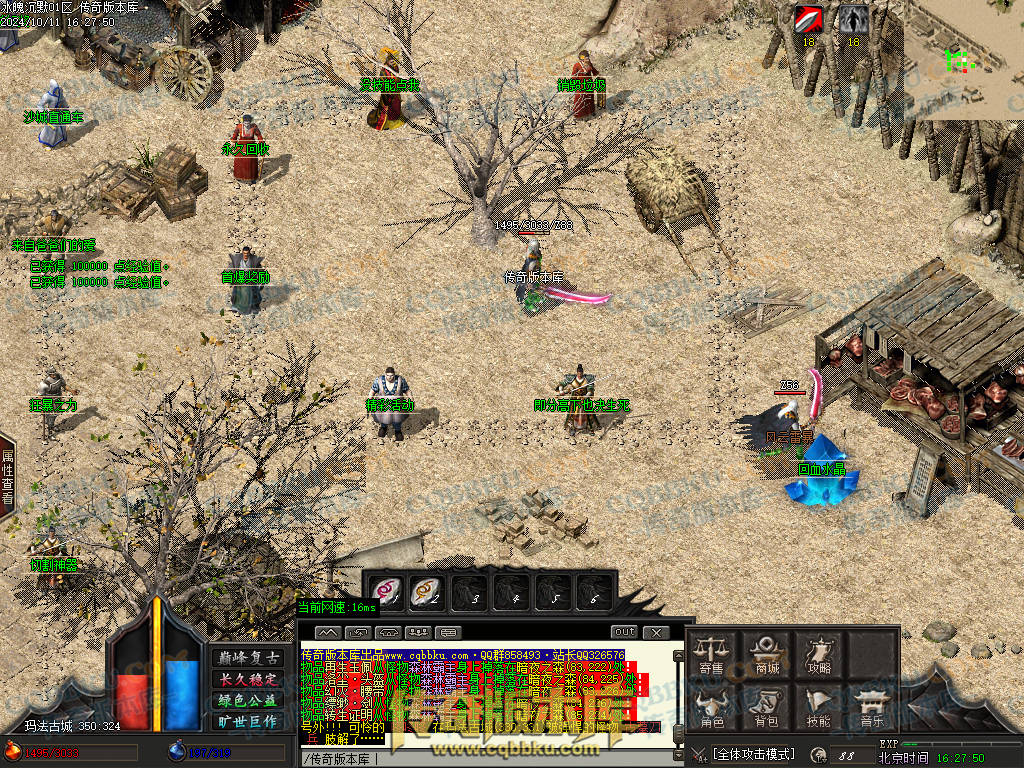The width and height of the screenshot is (1024, 768).
Task: Click the red blade buff icon
Action: tap(808, 19)
